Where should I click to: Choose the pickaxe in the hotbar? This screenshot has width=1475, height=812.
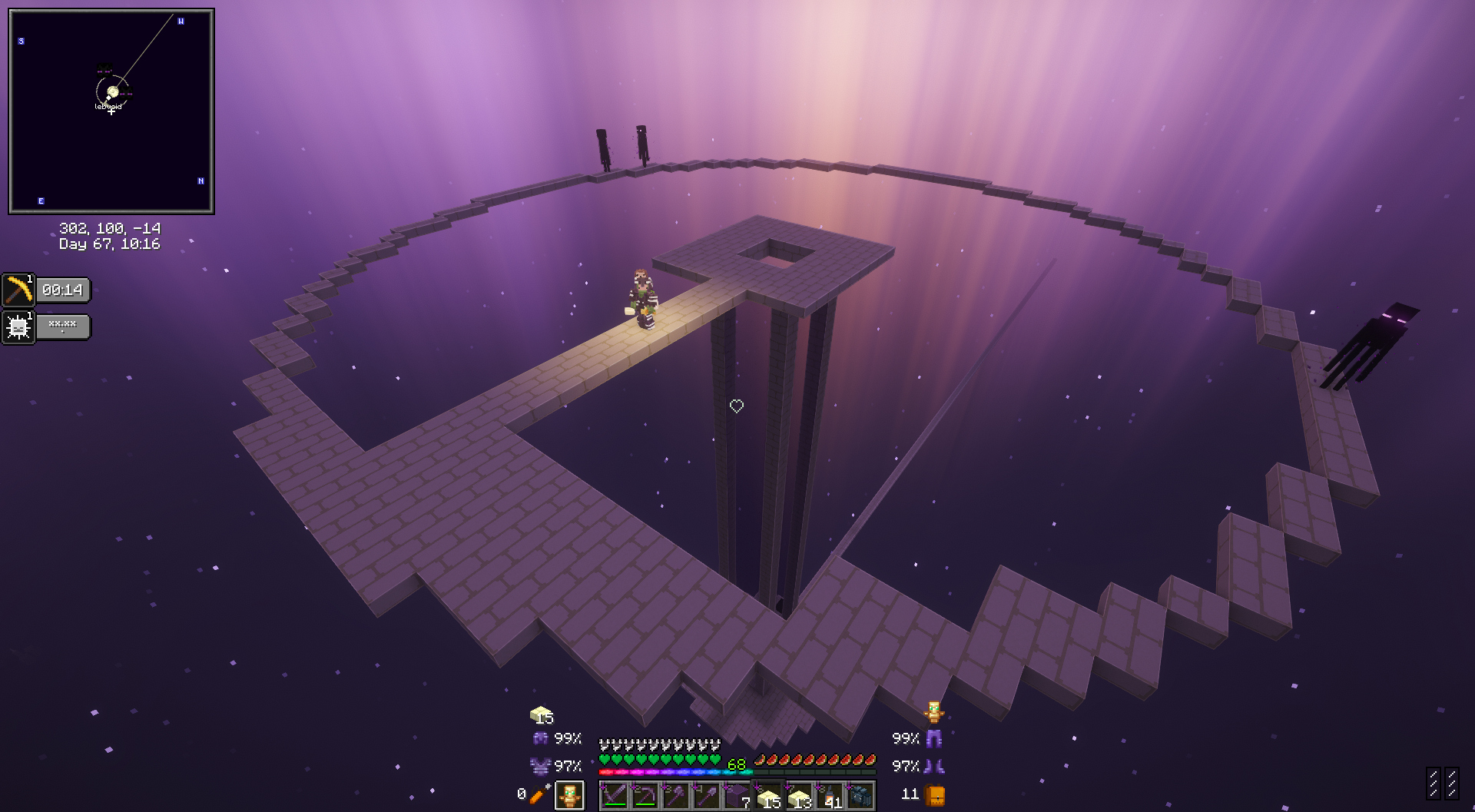pos(645,796)
